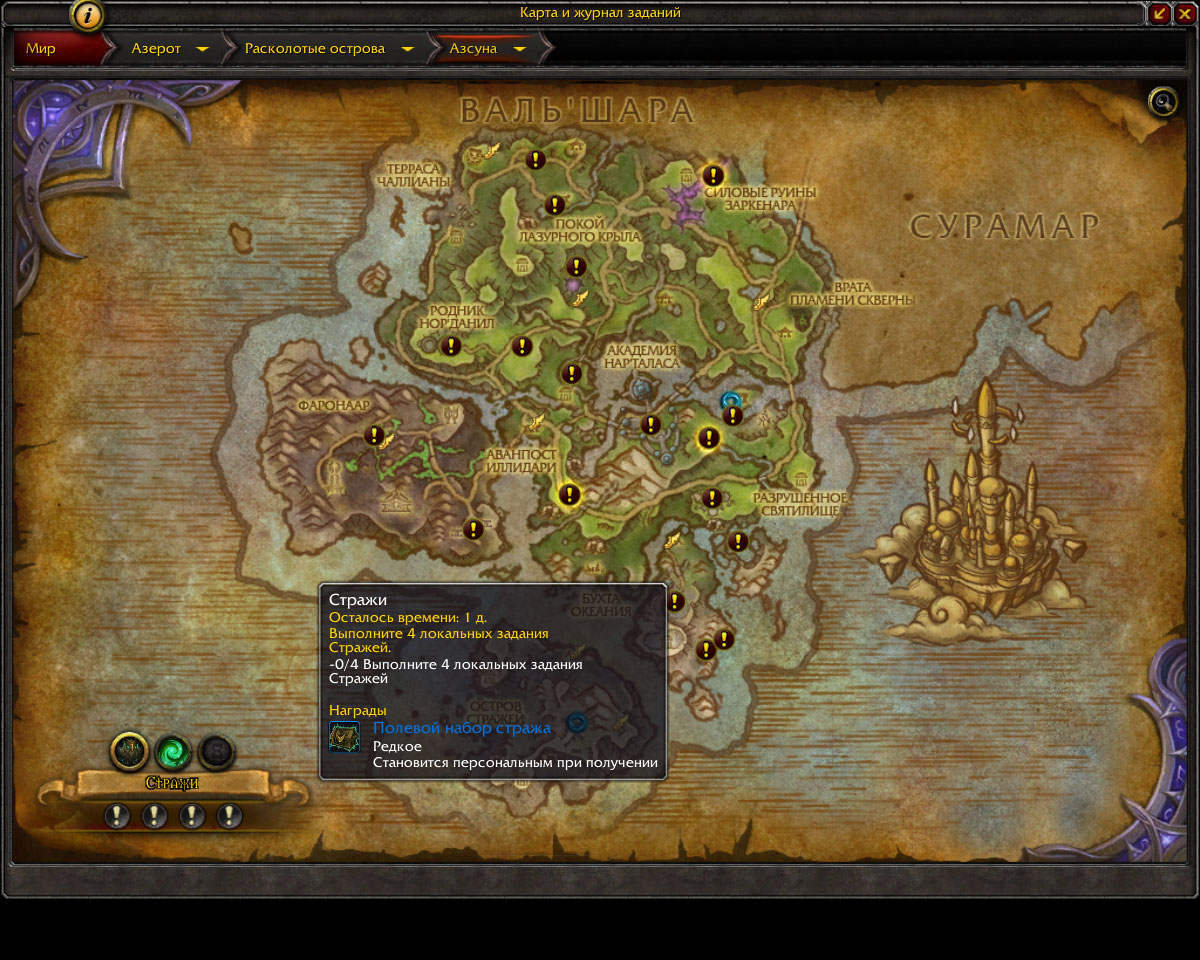Choose the green swirl emissary icon
This screenshot has width=1200, height=960.
coord(173,750)
